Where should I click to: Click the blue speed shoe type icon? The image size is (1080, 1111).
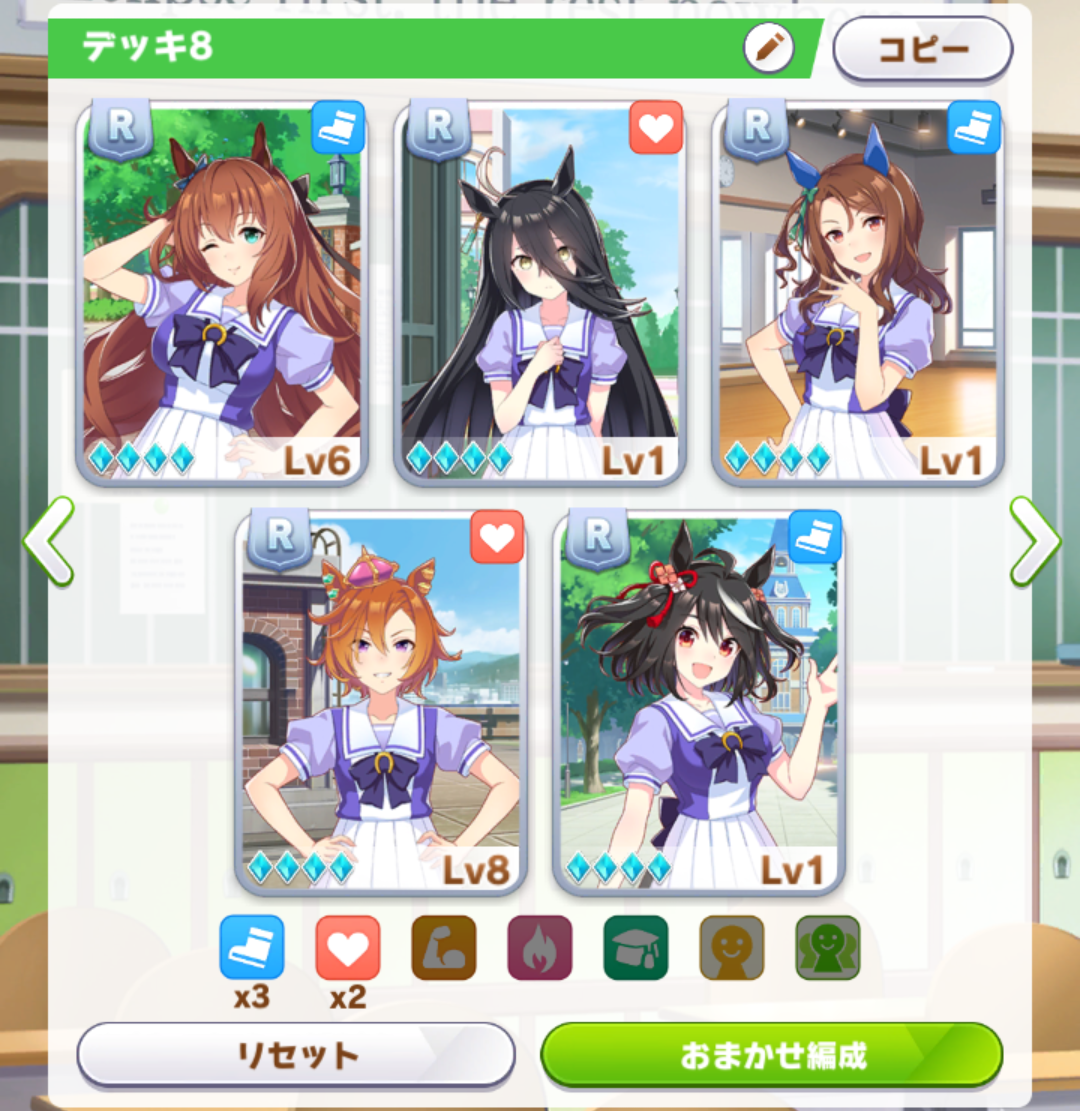point(252,947)
